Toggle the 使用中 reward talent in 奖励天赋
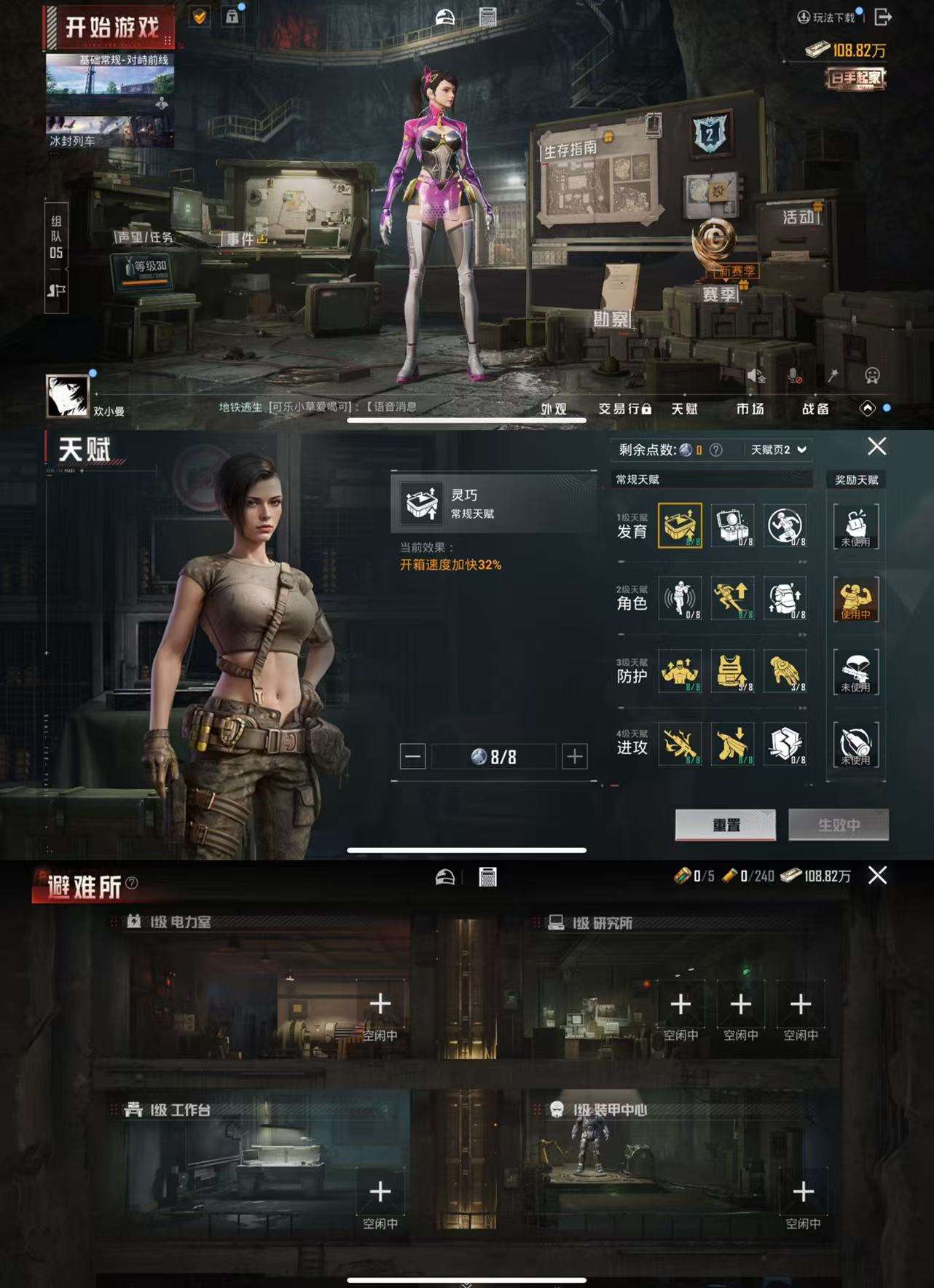Screen dimensions: 934x1288 pyautogui.click(x=856, y=601)
